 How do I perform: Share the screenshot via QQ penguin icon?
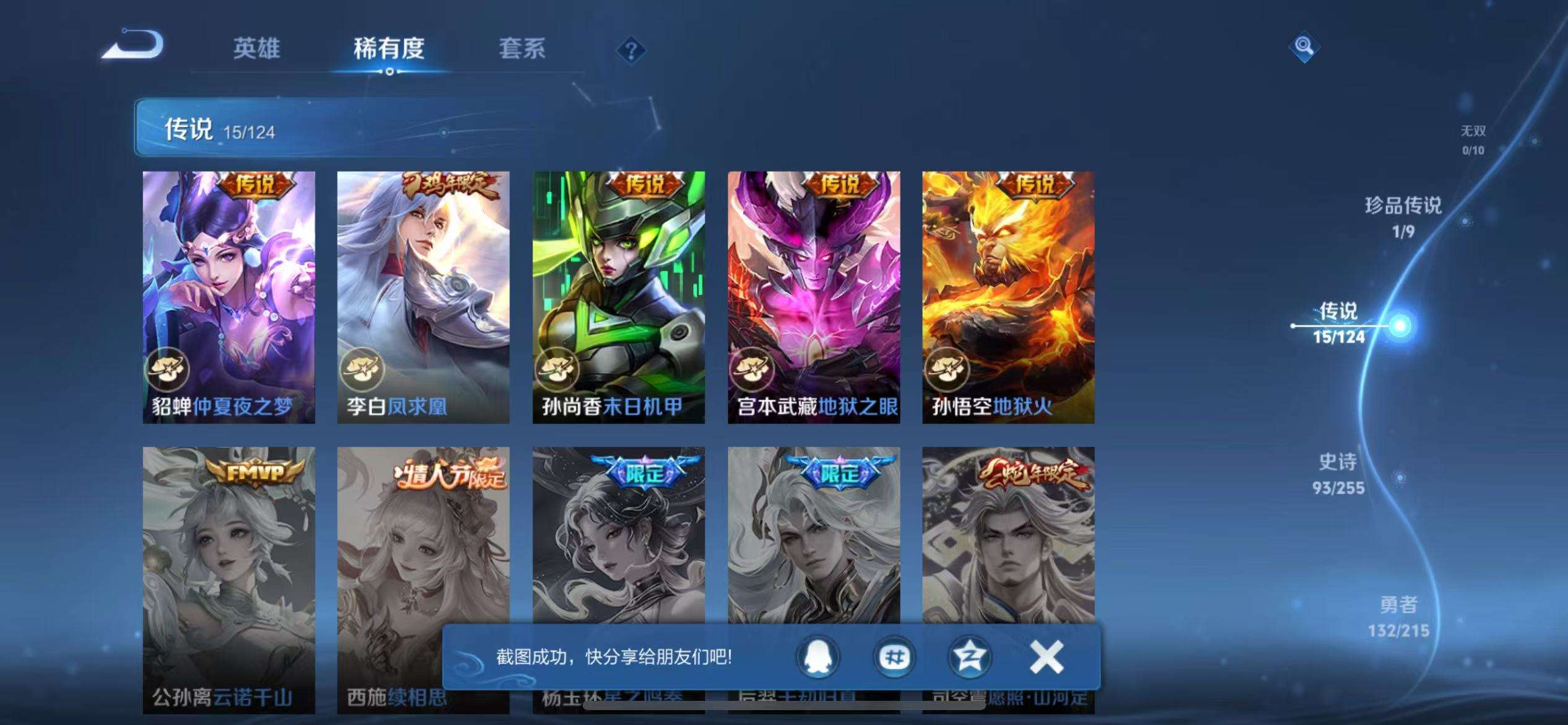(817, 658)
